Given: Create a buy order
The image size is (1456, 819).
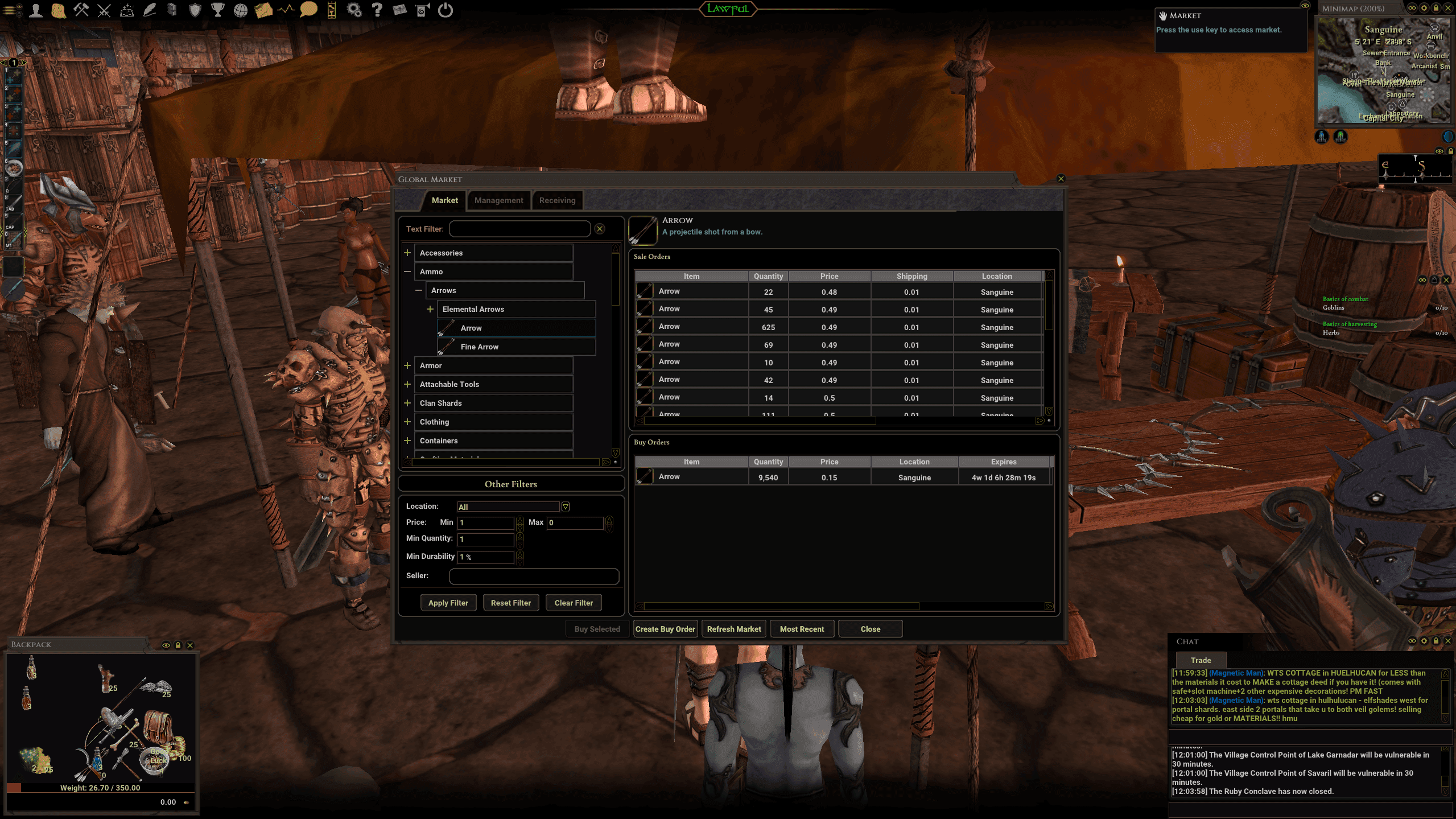Looking at the screenshot, I should 665,629.
